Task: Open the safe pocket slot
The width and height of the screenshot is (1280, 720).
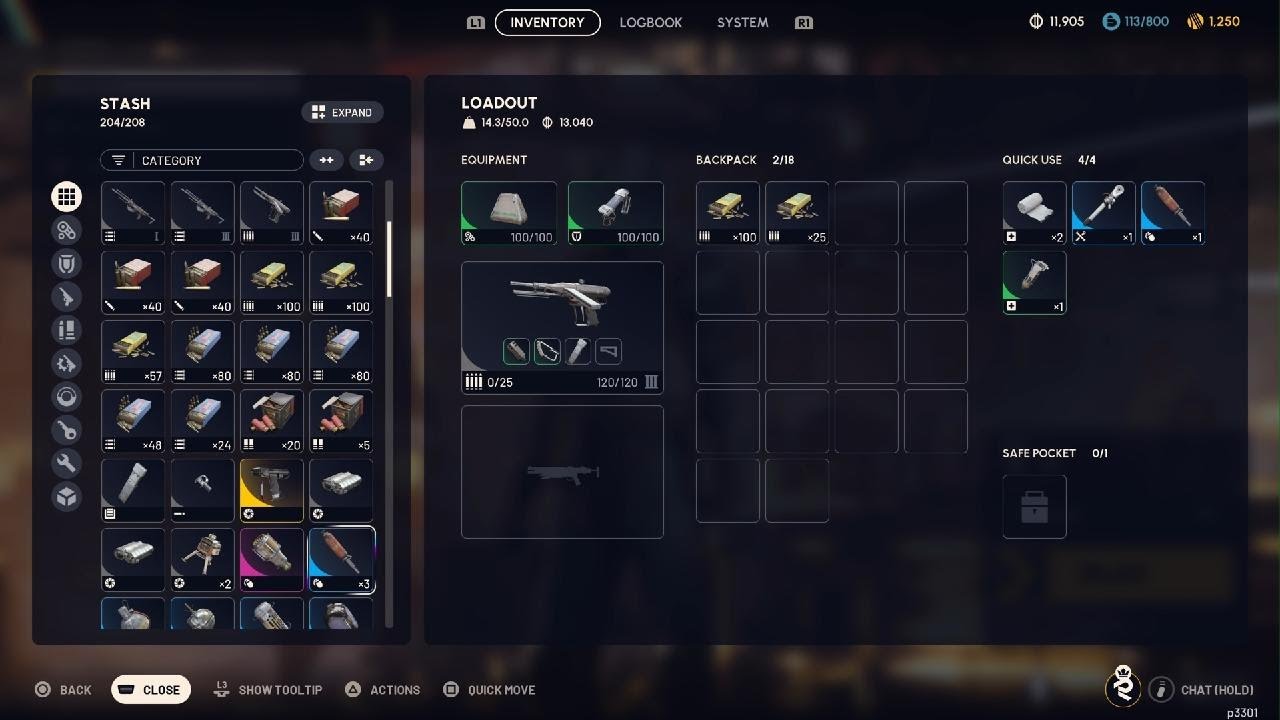Action: tap(1034, 506)
